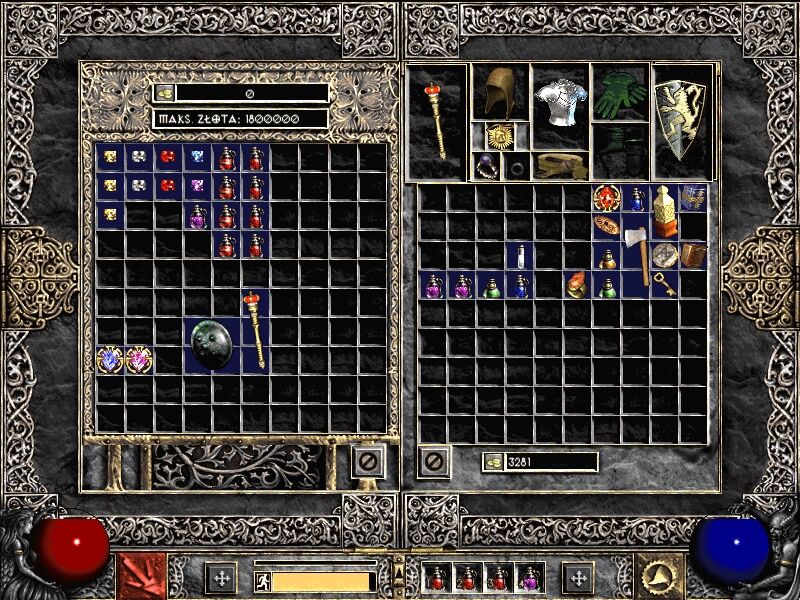The width and height of the screenshot is (800, 600).
Task: Select the equipped green gloves
Action: coord(620,93)
